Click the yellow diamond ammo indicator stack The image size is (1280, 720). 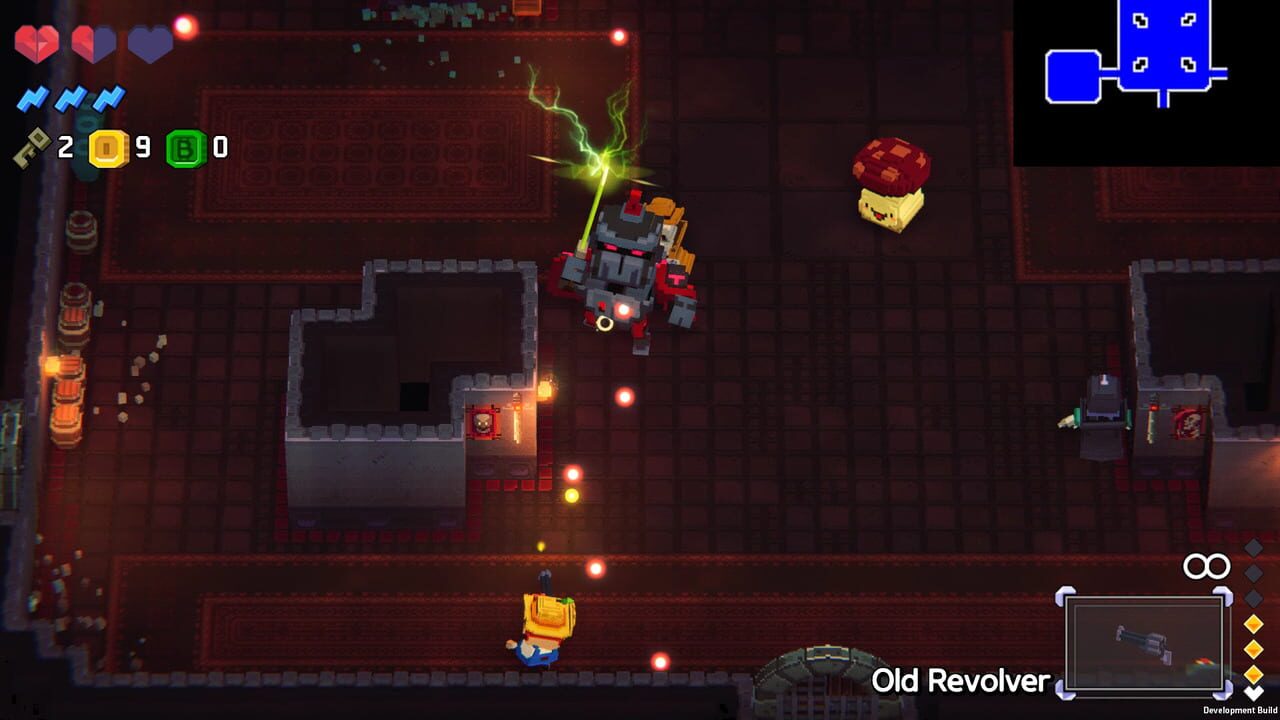(x=1256, y=650)
